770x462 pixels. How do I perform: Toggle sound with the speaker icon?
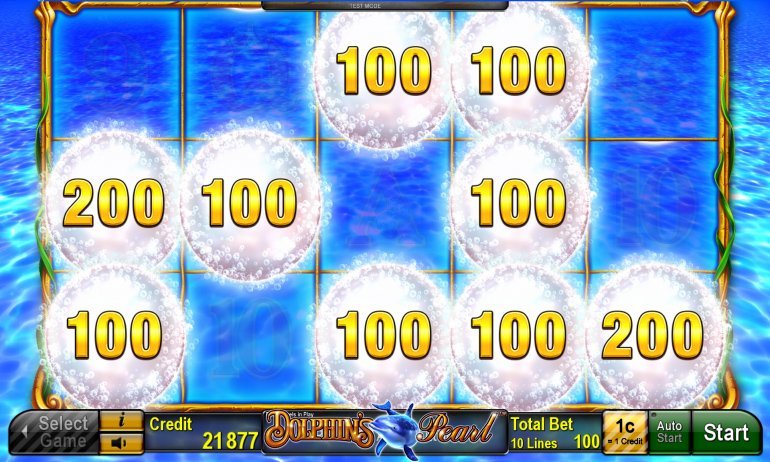[122, 443]
